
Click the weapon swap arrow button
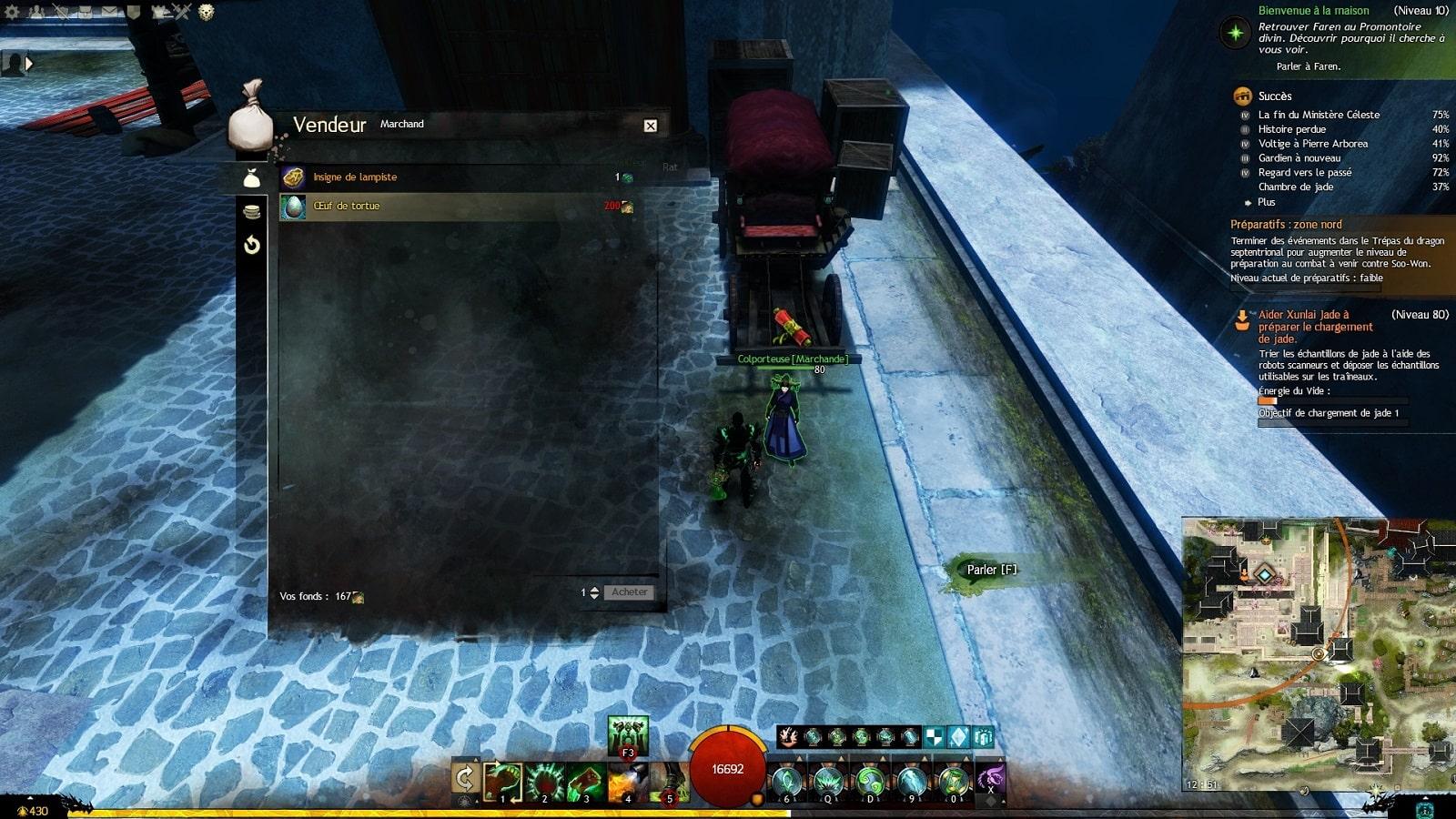[x=465, y=778]
